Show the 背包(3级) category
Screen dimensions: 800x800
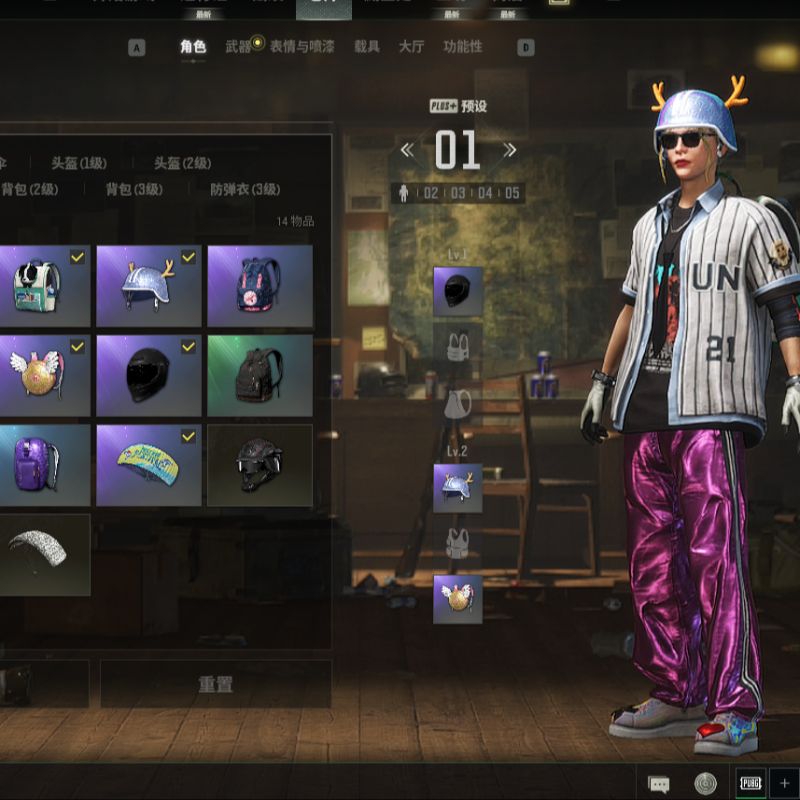click(134, 189)
